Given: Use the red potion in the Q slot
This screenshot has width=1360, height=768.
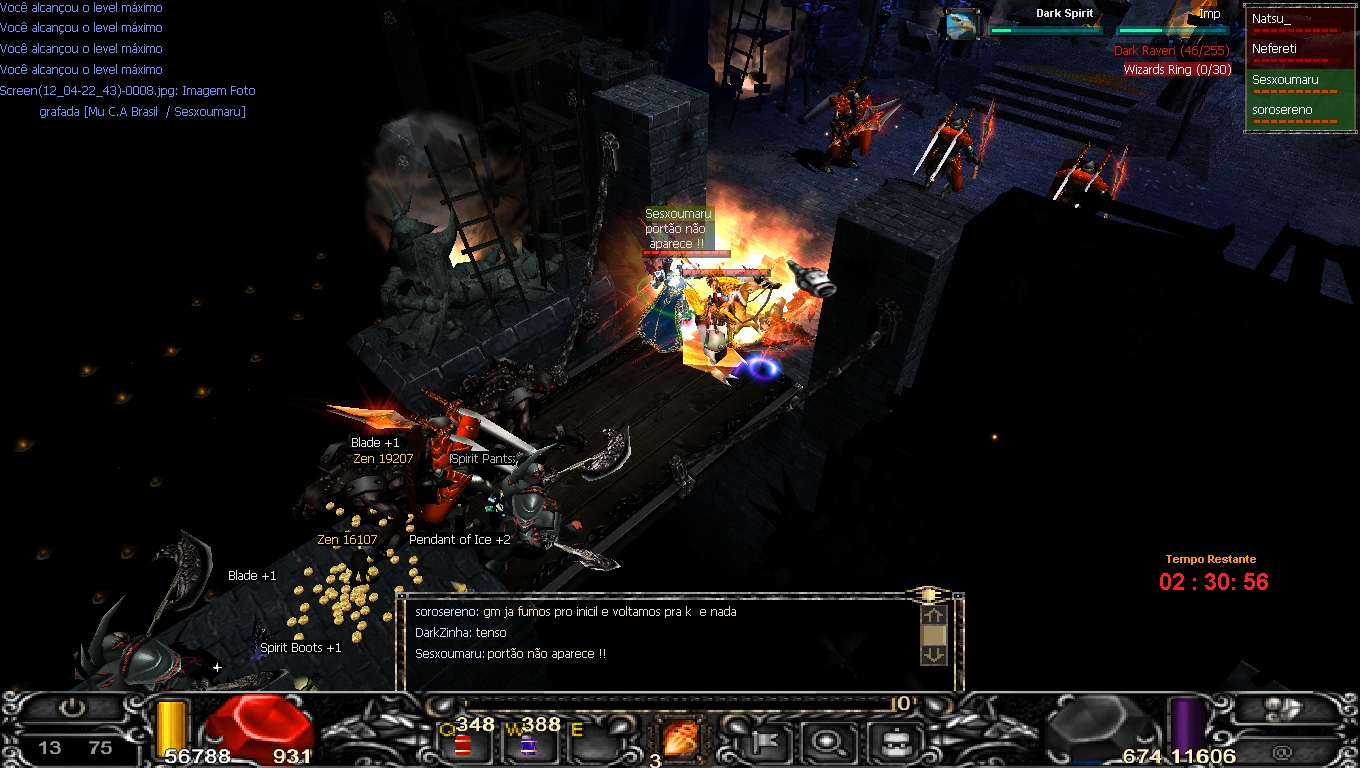Looking at the screenshot, I should pos(463,745).
